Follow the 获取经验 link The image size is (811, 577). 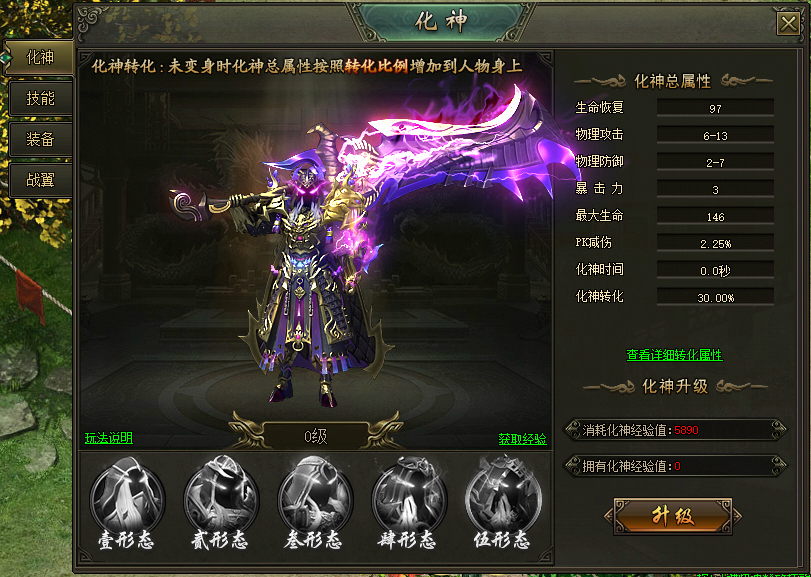click(x=523, y=438)
